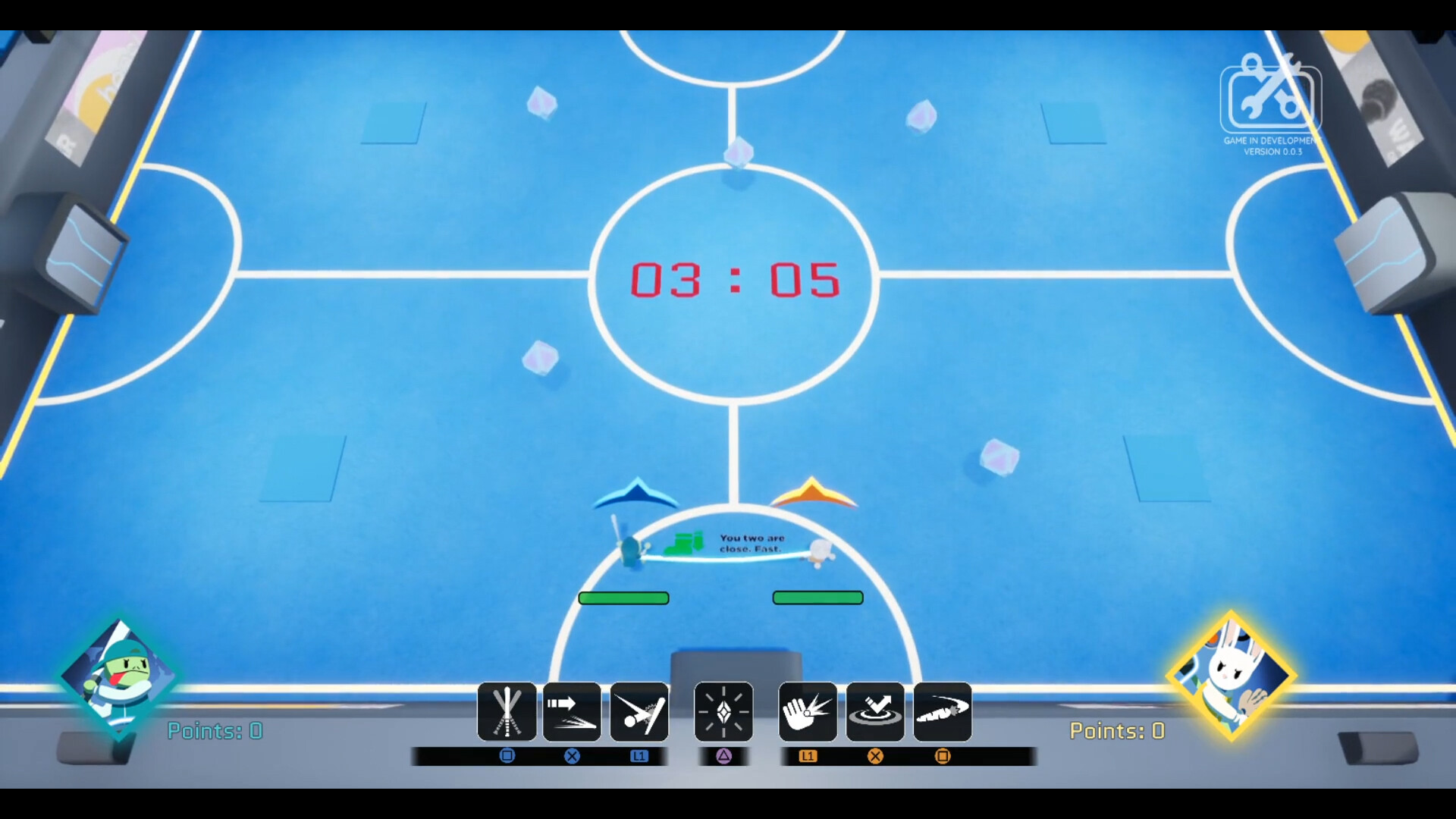Click the purple Triangle button prompt

tap(723, 757)
